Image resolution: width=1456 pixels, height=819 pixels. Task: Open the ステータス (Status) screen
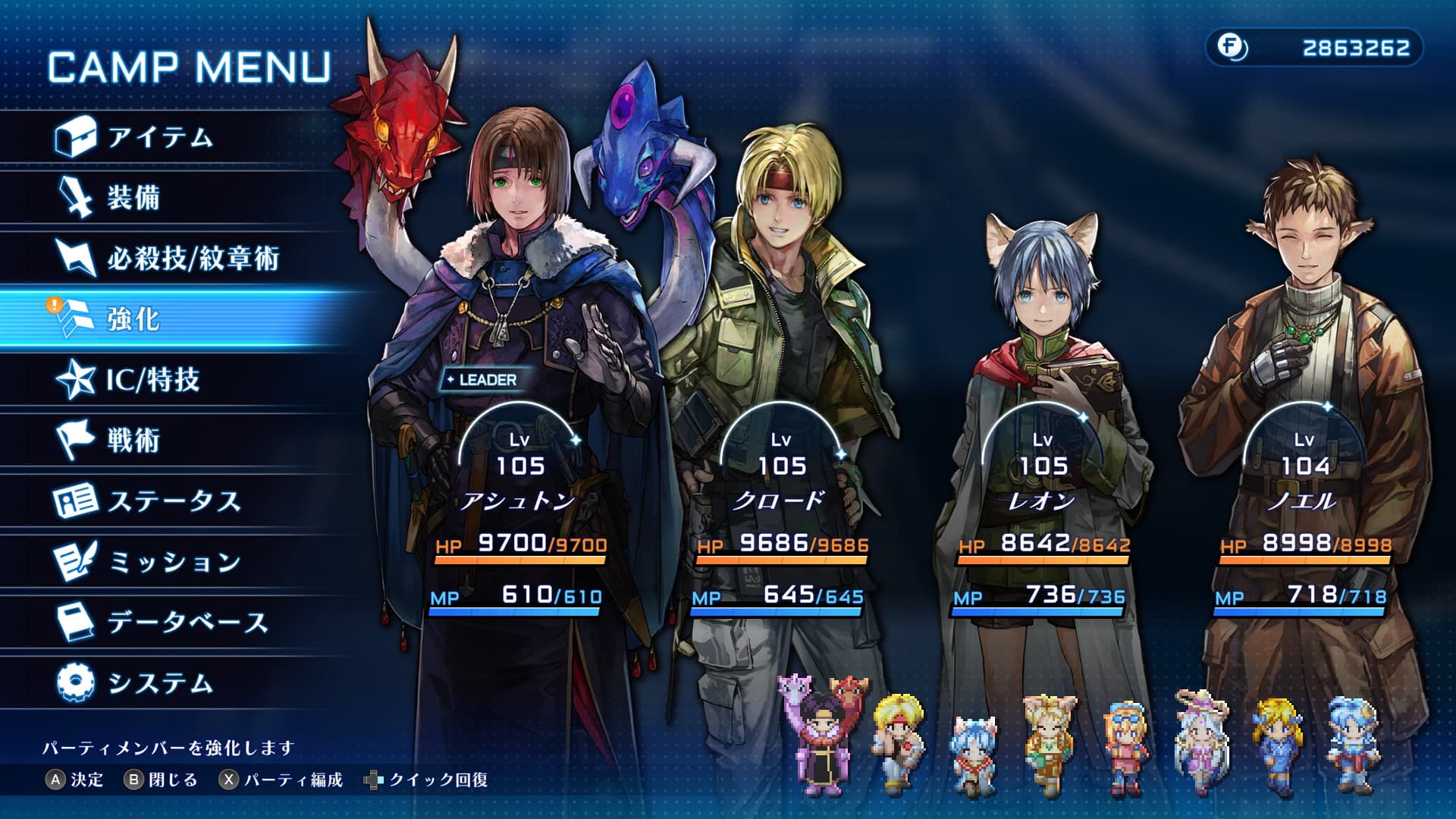tap(173, 501)
